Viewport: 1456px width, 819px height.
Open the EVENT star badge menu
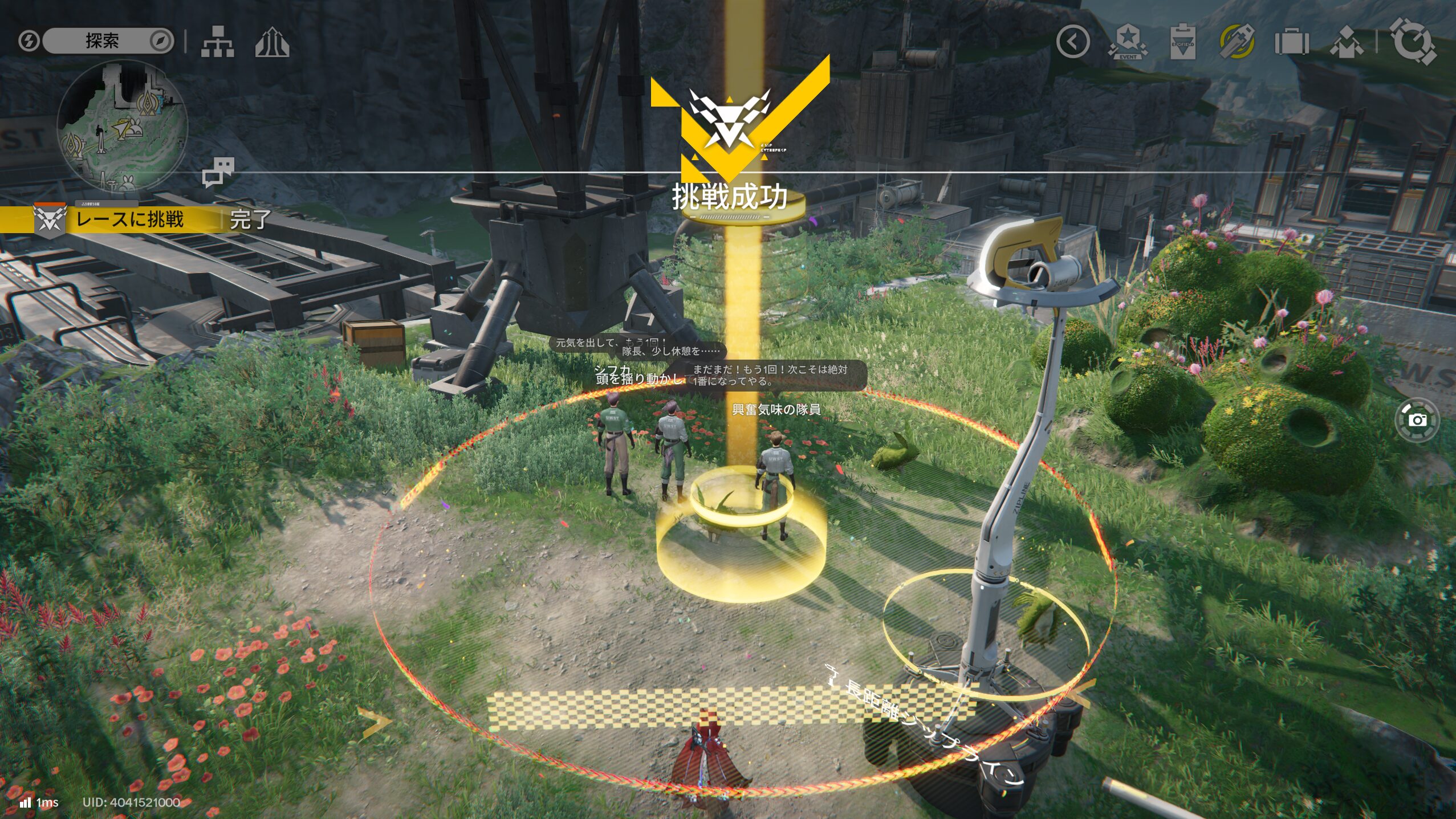point(1127,41)
